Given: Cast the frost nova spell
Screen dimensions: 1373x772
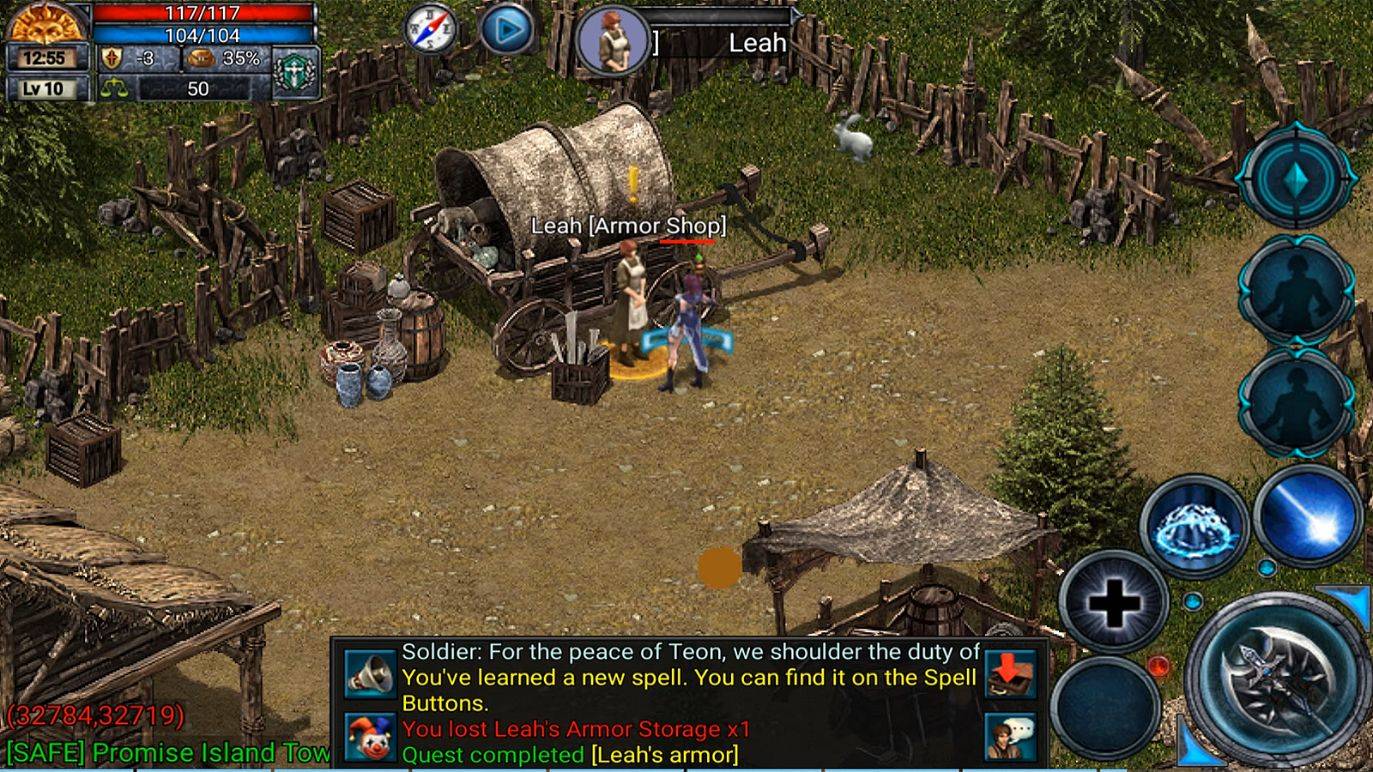Looking at the screenshot, I should tap(1190, 522).
